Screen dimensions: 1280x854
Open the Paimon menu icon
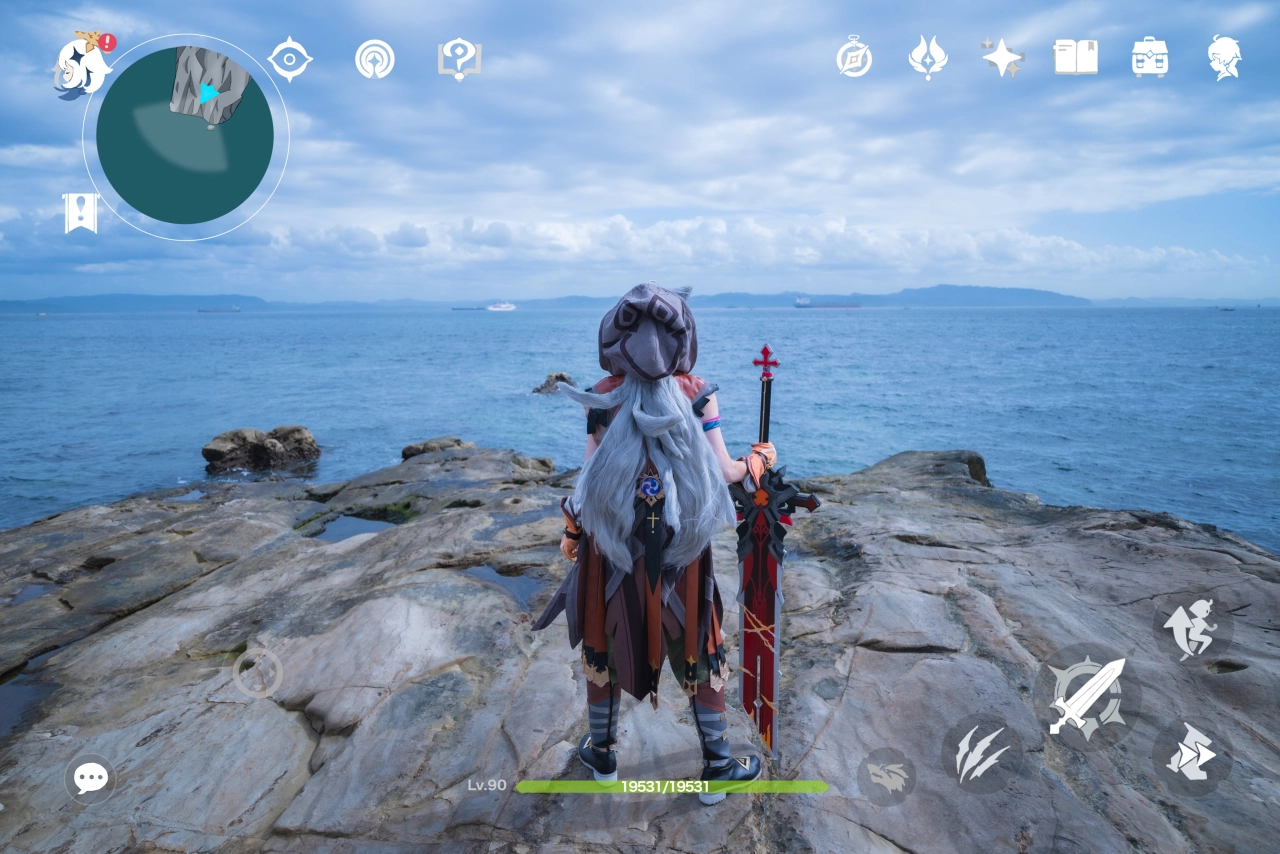point(82,66)
